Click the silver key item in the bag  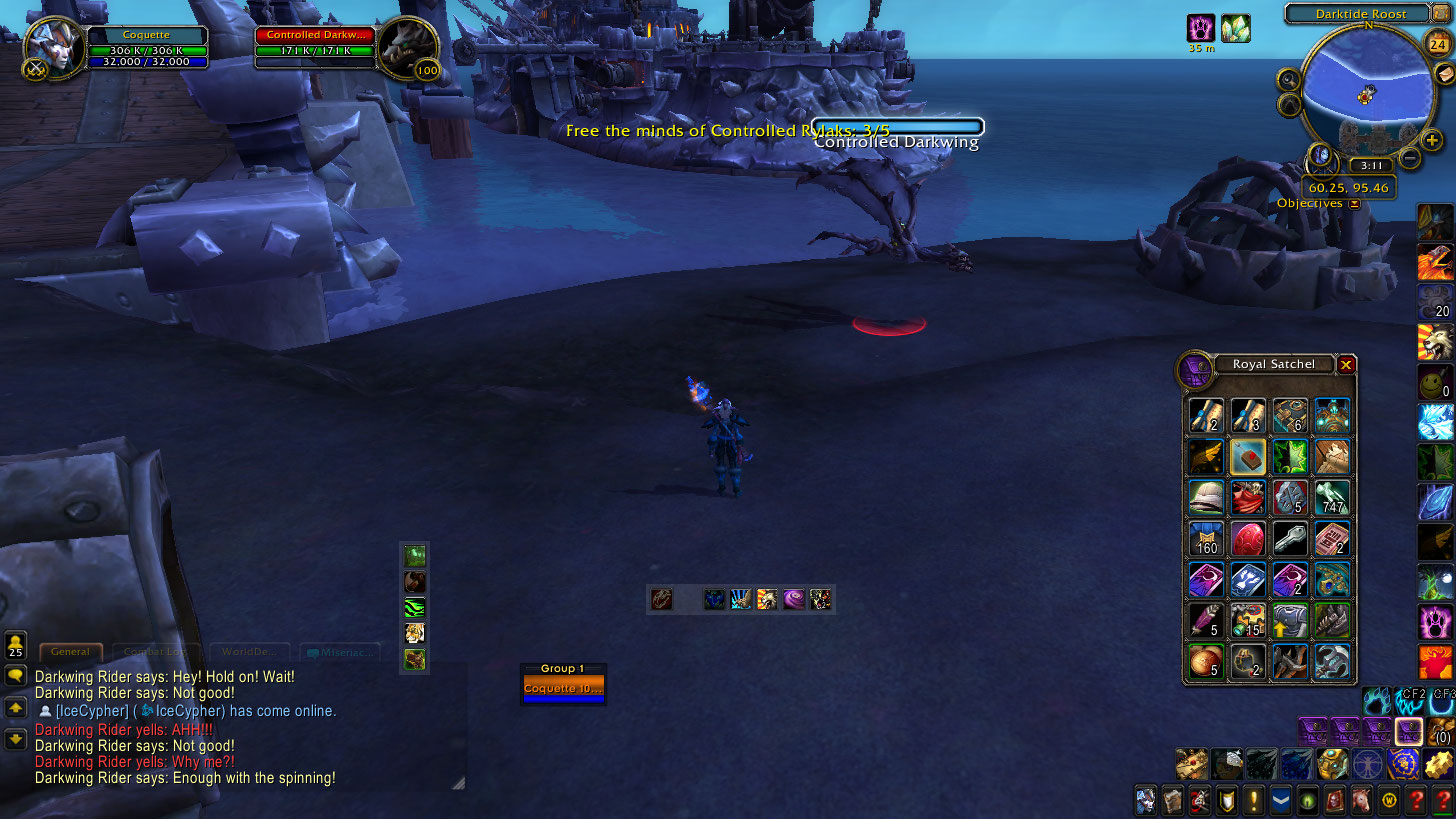point(1290,540)
